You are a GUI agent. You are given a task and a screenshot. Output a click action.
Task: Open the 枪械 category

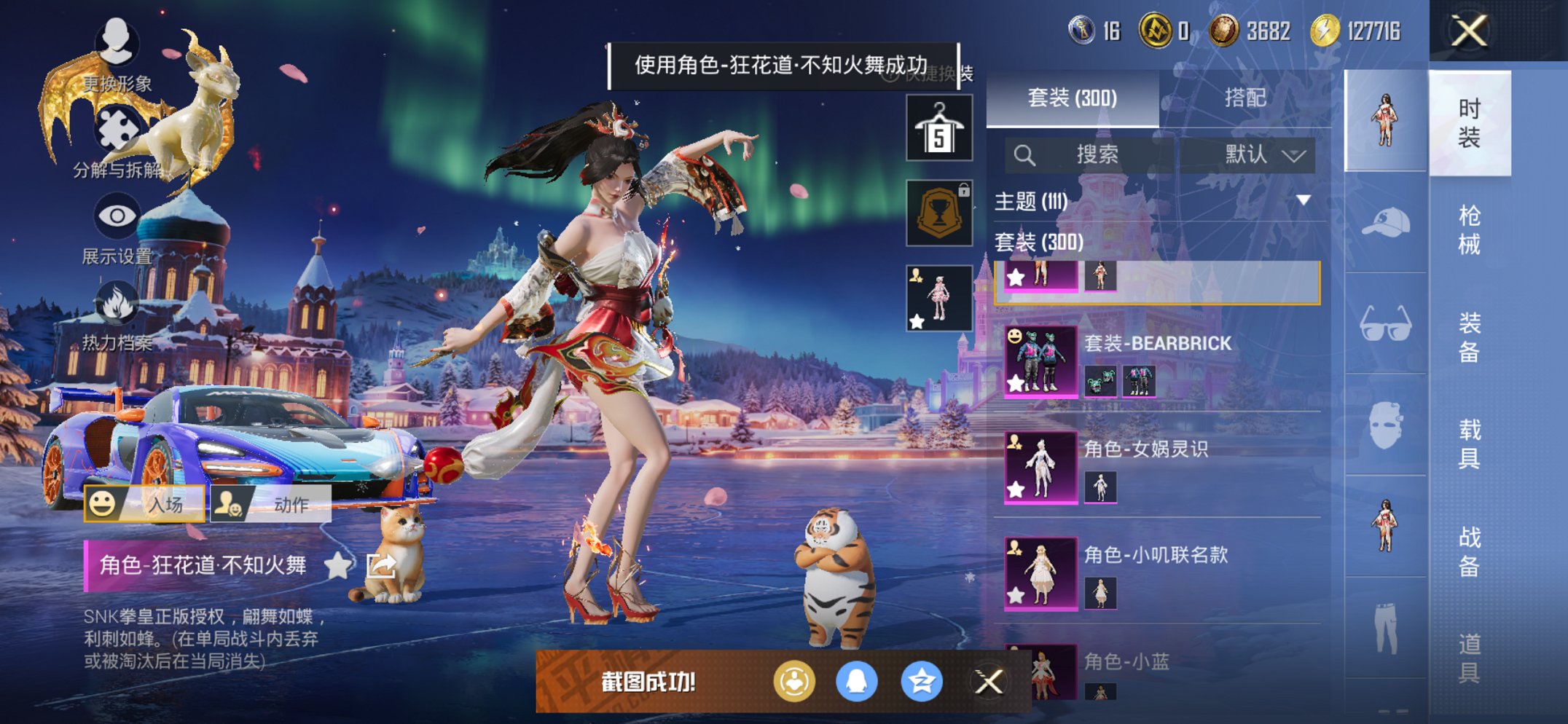click(1468, 229)
